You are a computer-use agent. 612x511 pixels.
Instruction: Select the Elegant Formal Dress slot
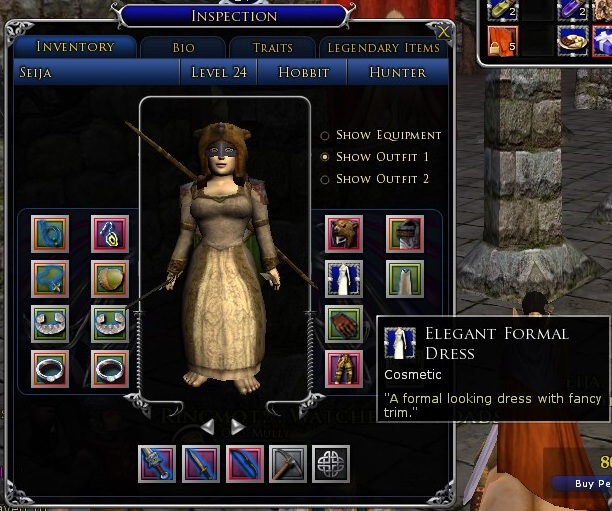pos(344,279)
